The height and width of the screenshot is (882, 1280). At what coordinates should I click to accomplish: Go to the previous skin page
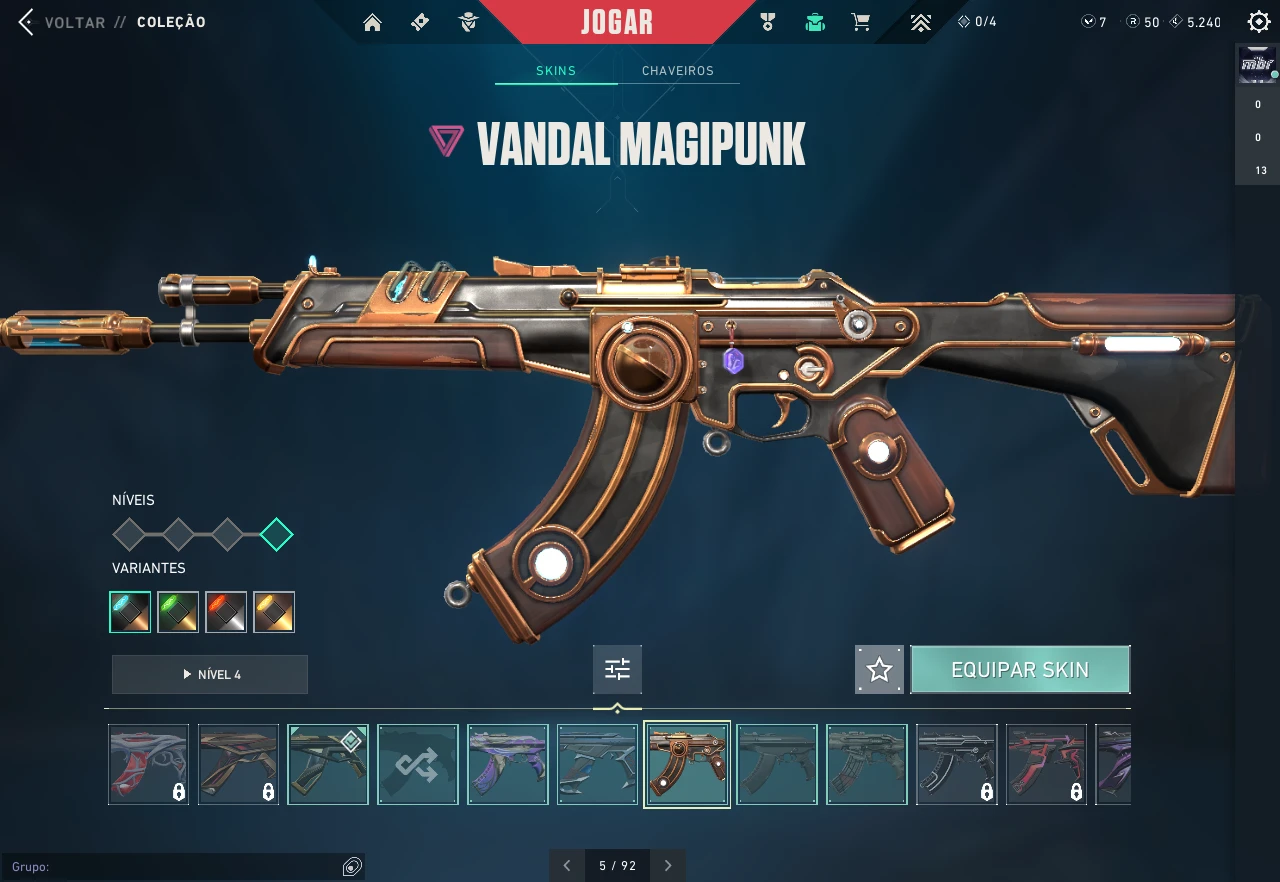point(567,866)
